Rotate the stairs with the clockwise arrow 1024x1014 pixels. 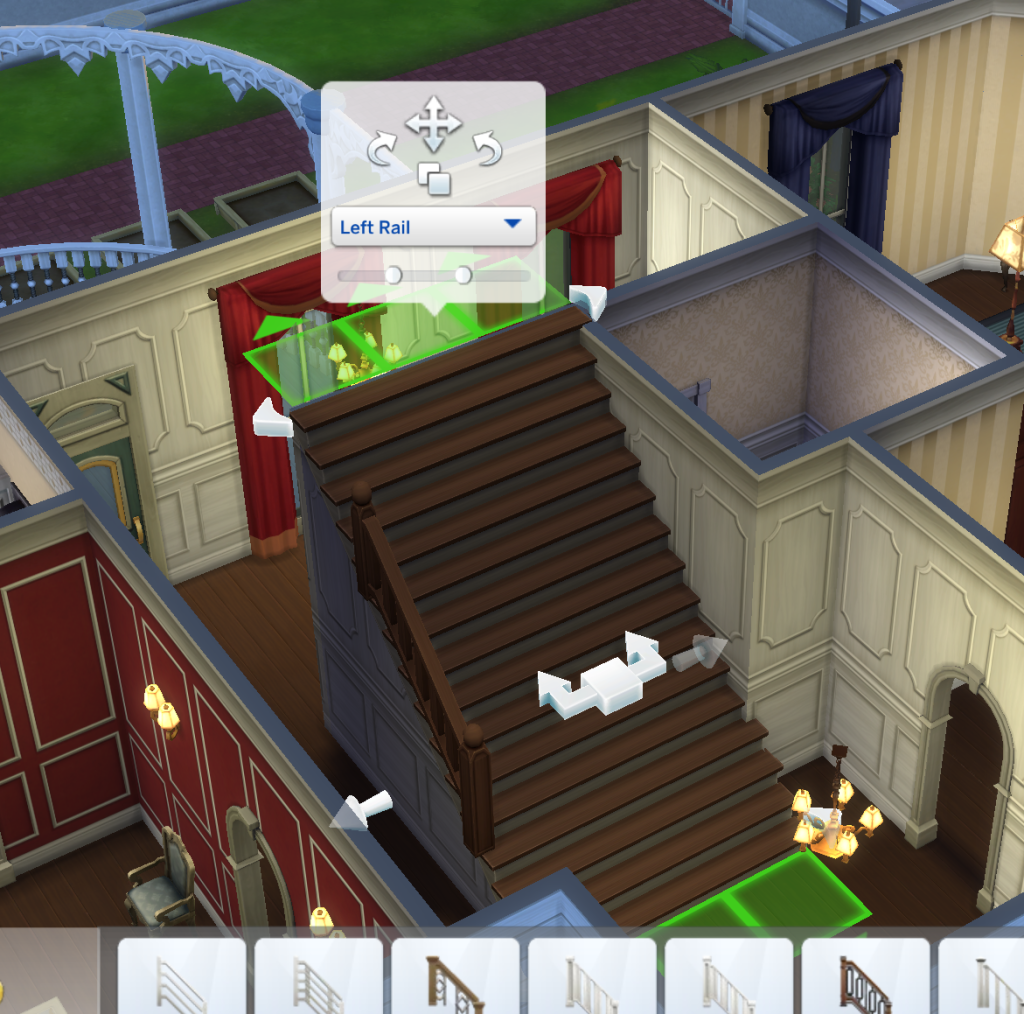click(383, 150)
